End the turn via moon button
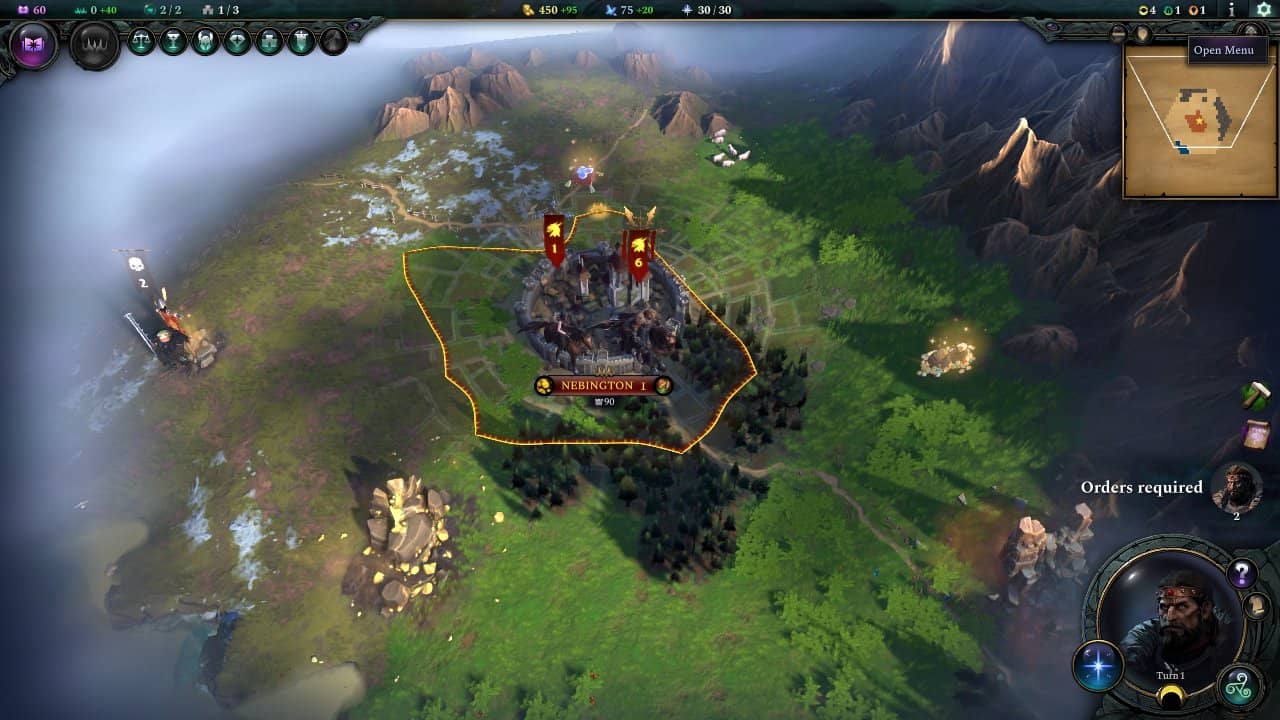The width and height of the screenshot is (1280, 720). pyautogui.click(x=1170, y=695)
